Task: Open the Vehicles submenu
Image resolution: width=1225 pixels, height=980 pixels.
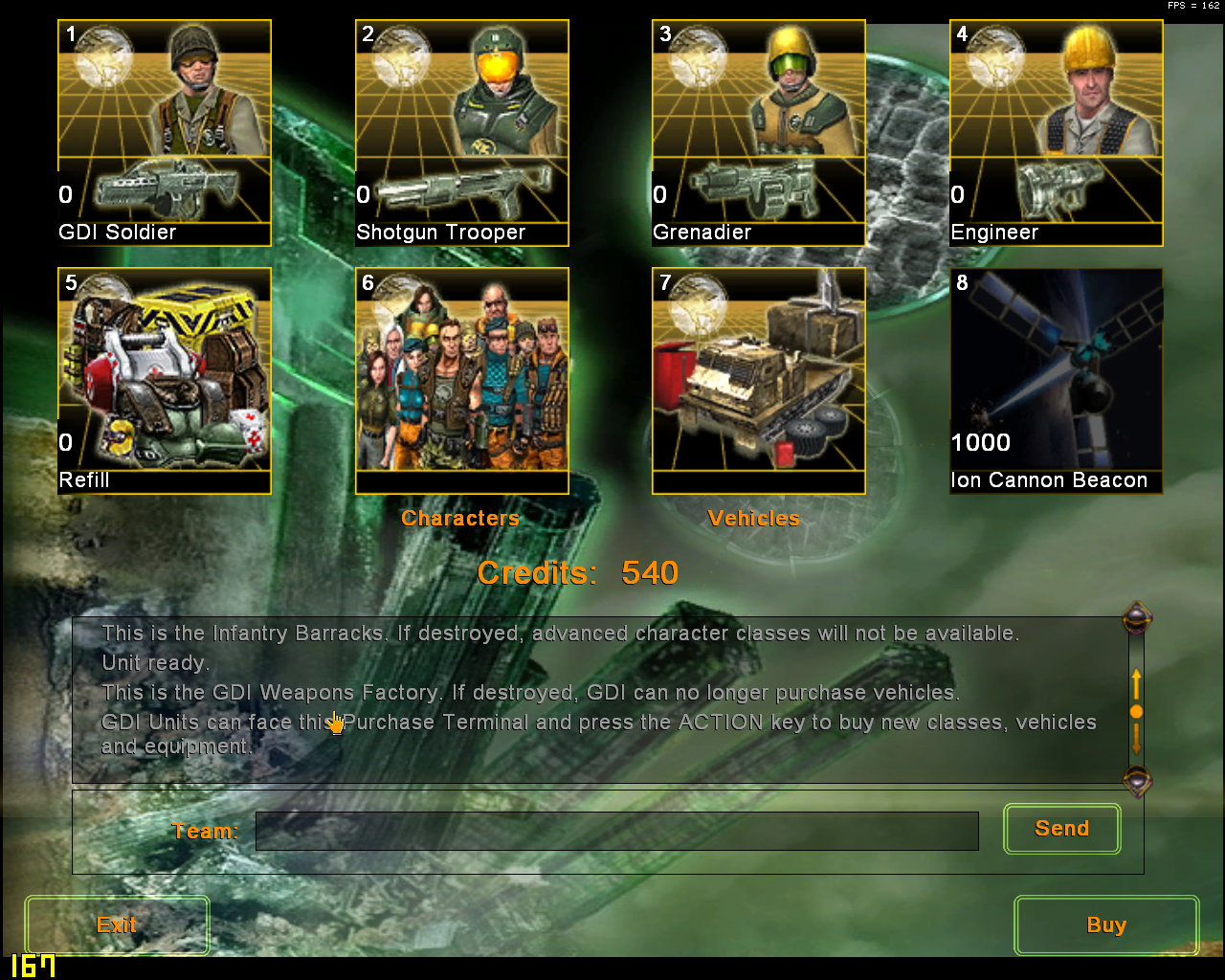Action: pyautogui.click(x=758, y=381)
